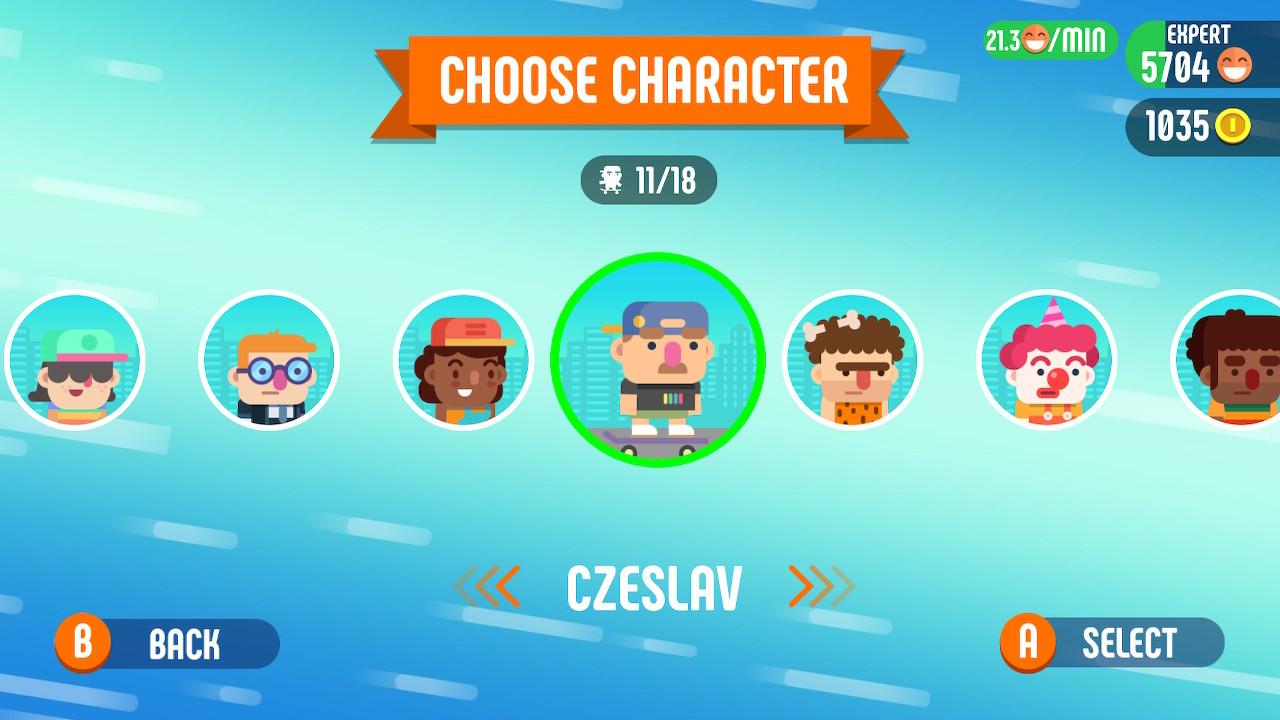Click the character wearing orange glasses
This screenshot has height=720, width=1280.
click(x=269, y=360)
